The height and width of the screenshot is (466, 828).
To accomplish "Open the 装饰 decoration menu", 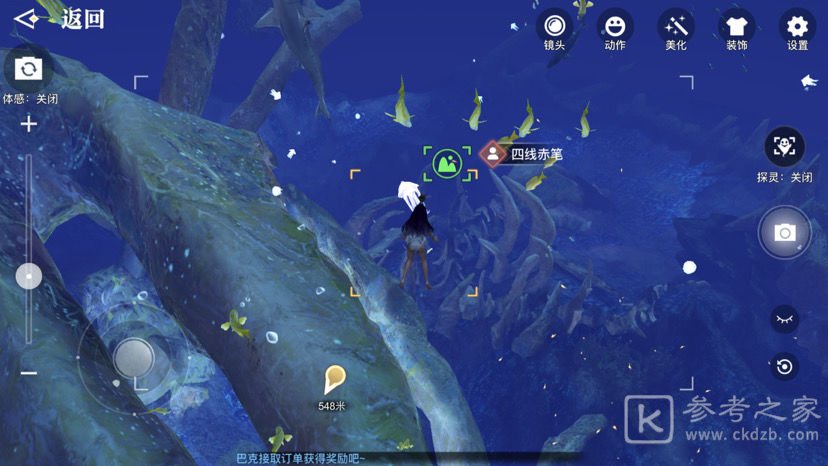I will [x=737, y=26].
